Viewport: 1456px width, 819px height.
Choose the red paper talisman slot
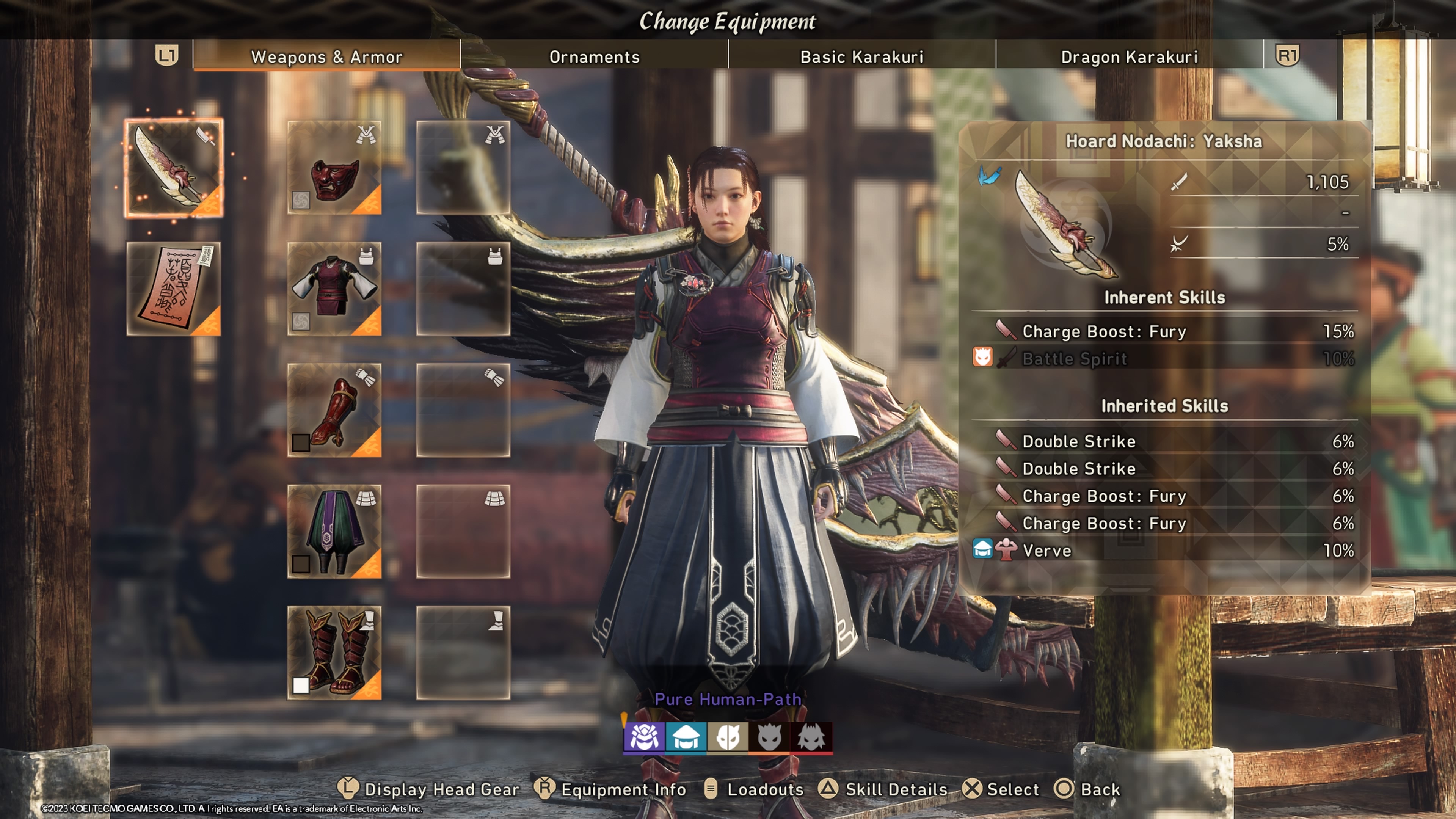tap(174, 289)
